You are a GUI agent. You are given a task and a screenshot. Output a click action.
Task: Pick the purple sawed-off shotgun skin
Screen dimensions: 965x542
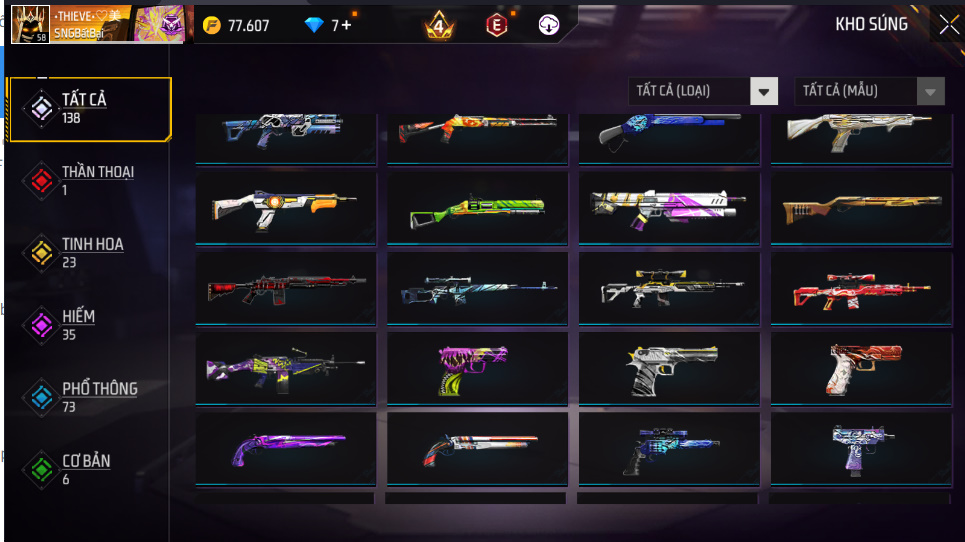coord(285,448)
